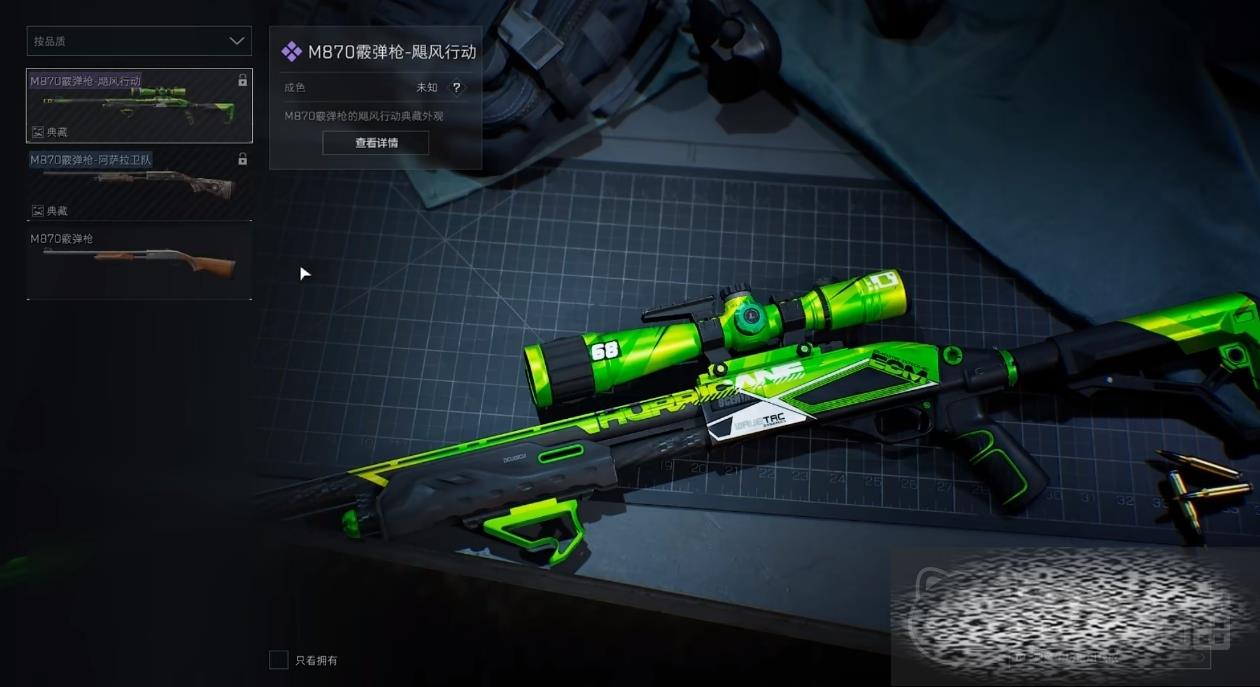
Task: Select the M870霰弹枪-飓风行动 skin tile
Action: click(139, 106)
